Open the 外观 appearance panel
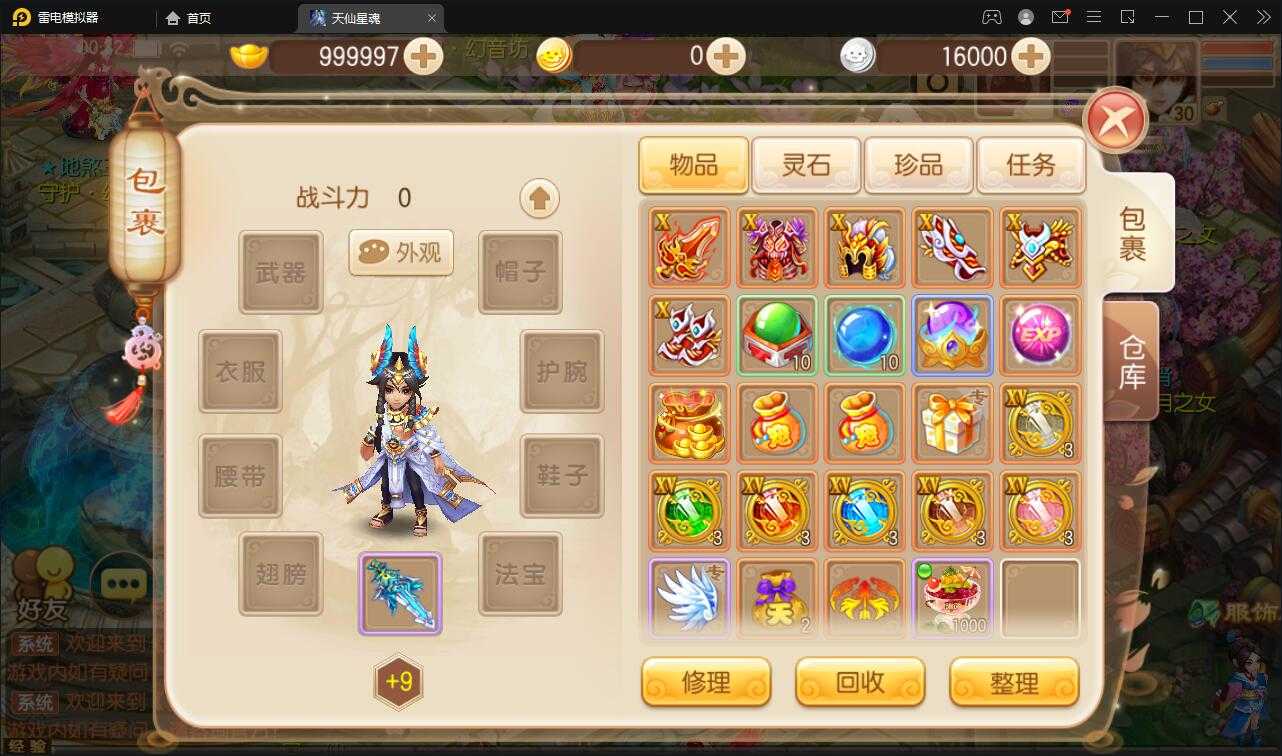This screenshot has width=1282, height=756. point(400,253)
